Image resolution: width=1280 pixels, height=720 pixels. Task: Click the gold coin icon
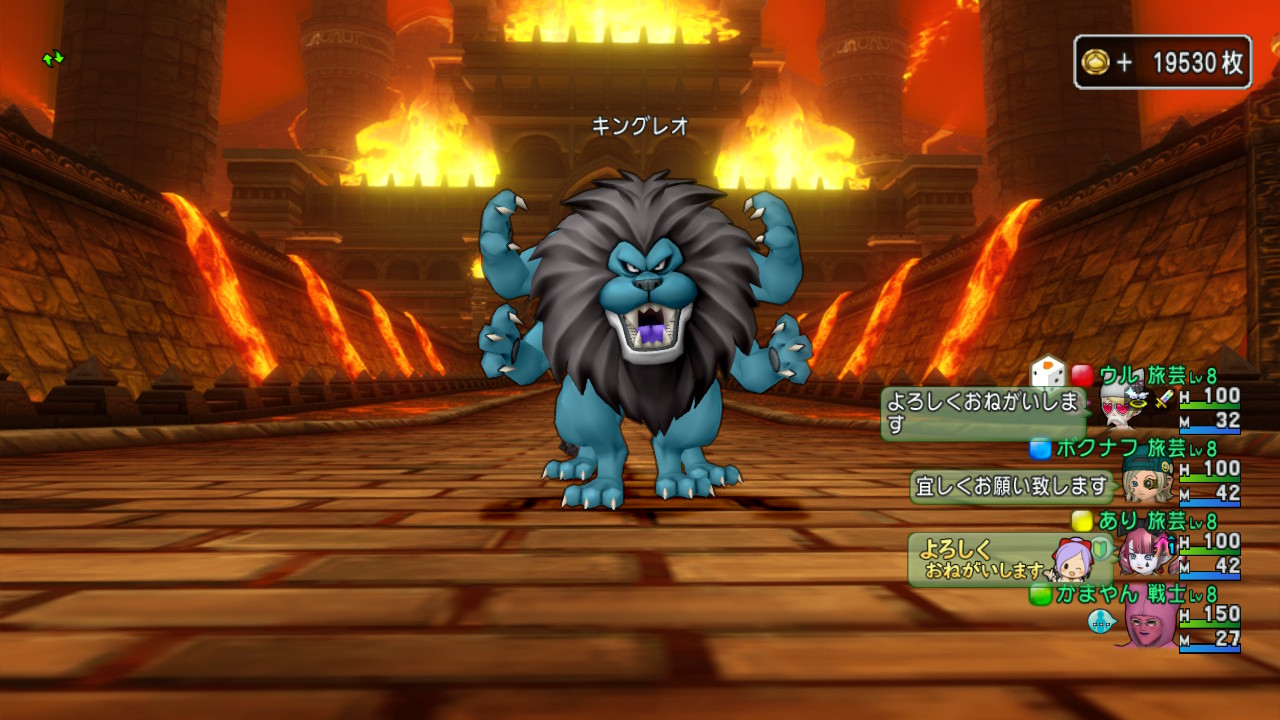coord(1095,63)
